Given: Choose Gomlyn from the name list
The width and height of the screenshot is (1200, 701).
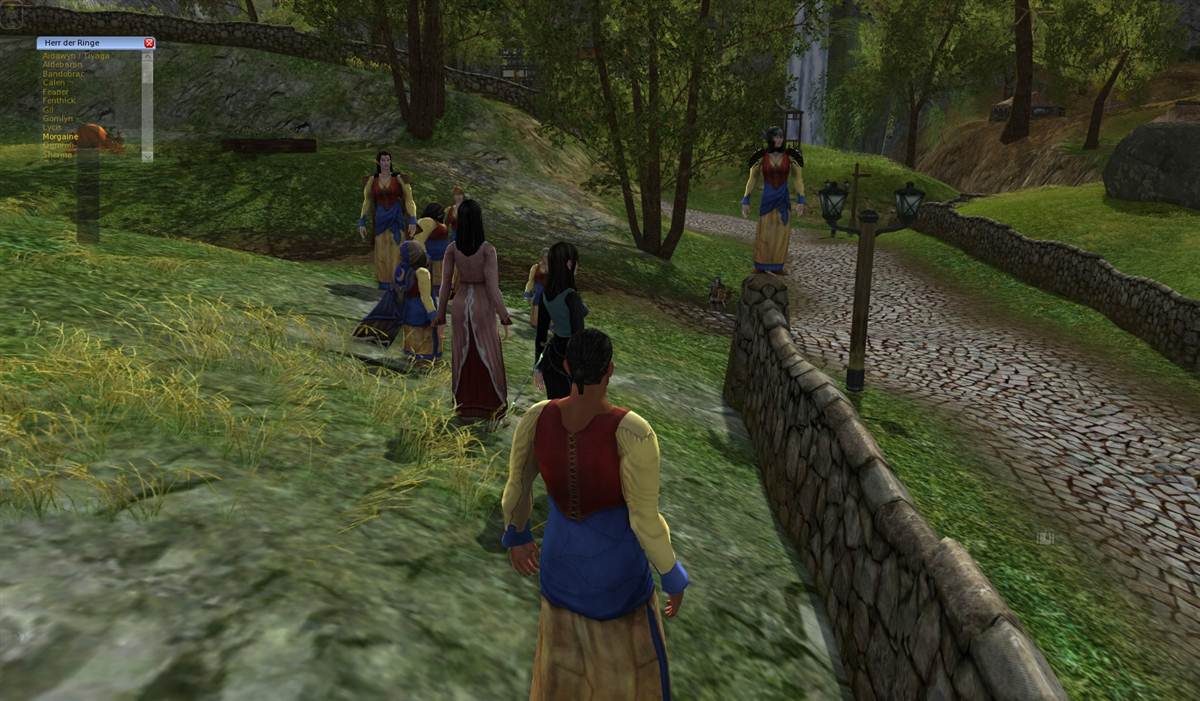Looking at the screenshot, I should click(x=57, y=119).
